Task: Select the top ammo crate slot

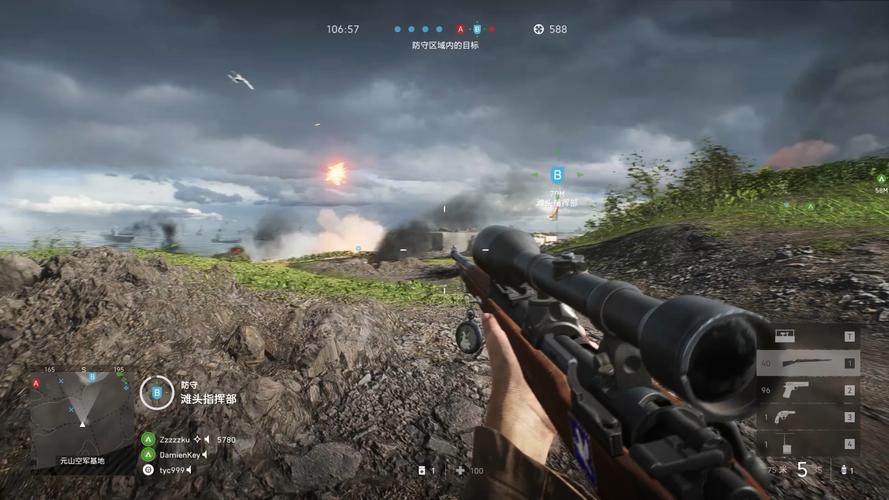Action: point(808,337)
